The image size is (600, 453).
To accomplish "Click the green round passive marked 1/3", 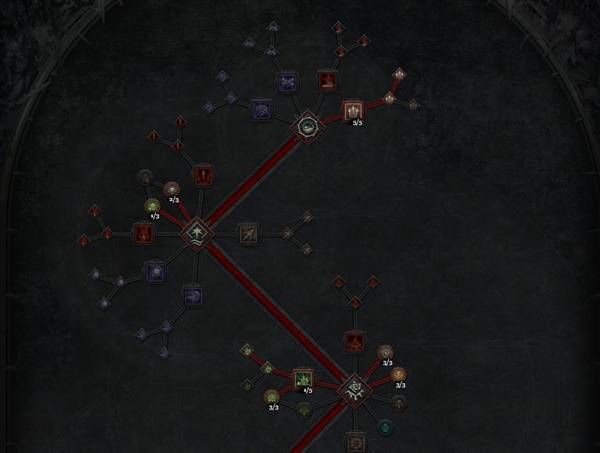I will [x=152, y=206].
